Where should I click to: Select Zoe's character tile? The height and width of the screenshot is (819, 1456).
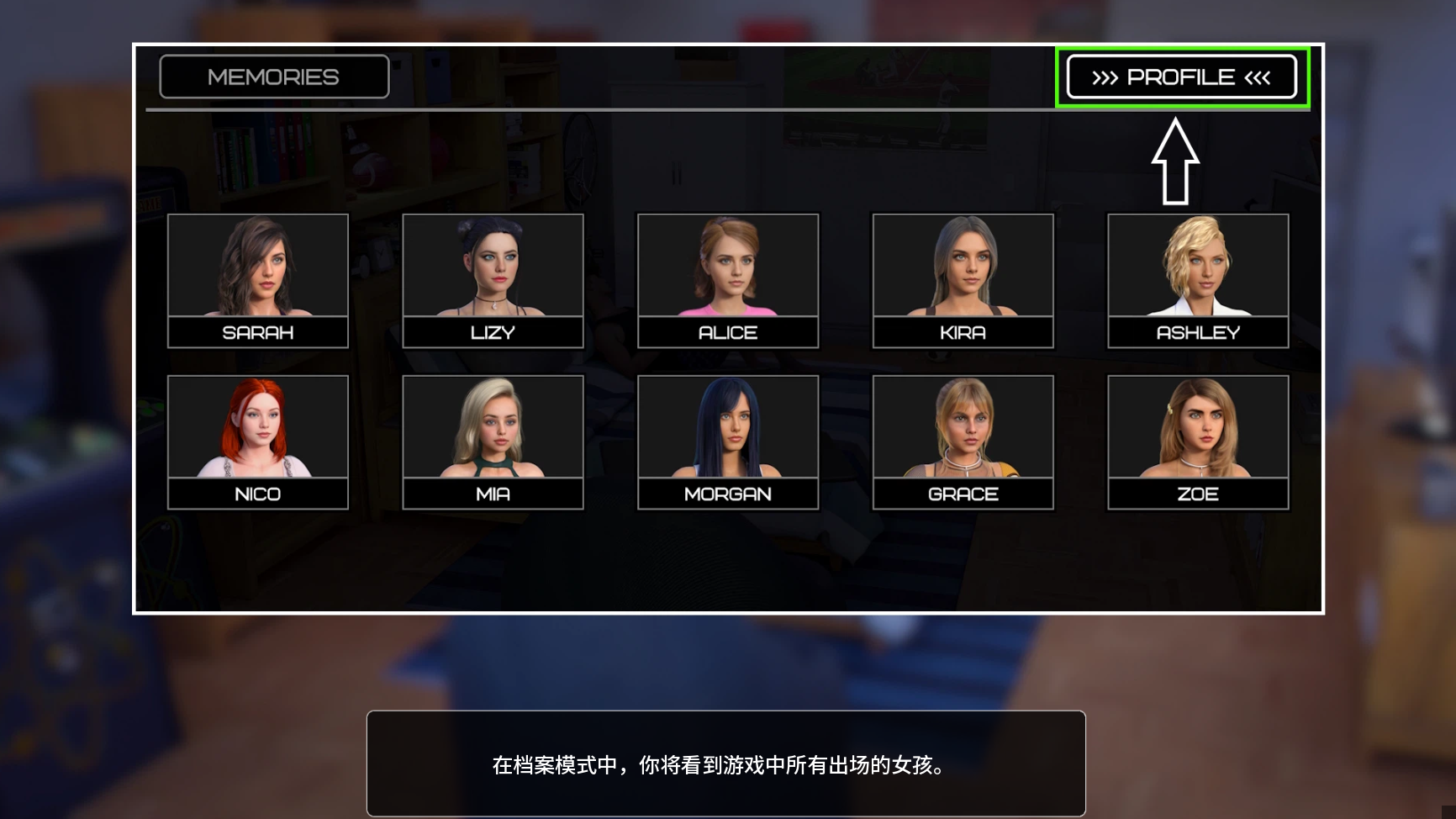coord(1198,441)
